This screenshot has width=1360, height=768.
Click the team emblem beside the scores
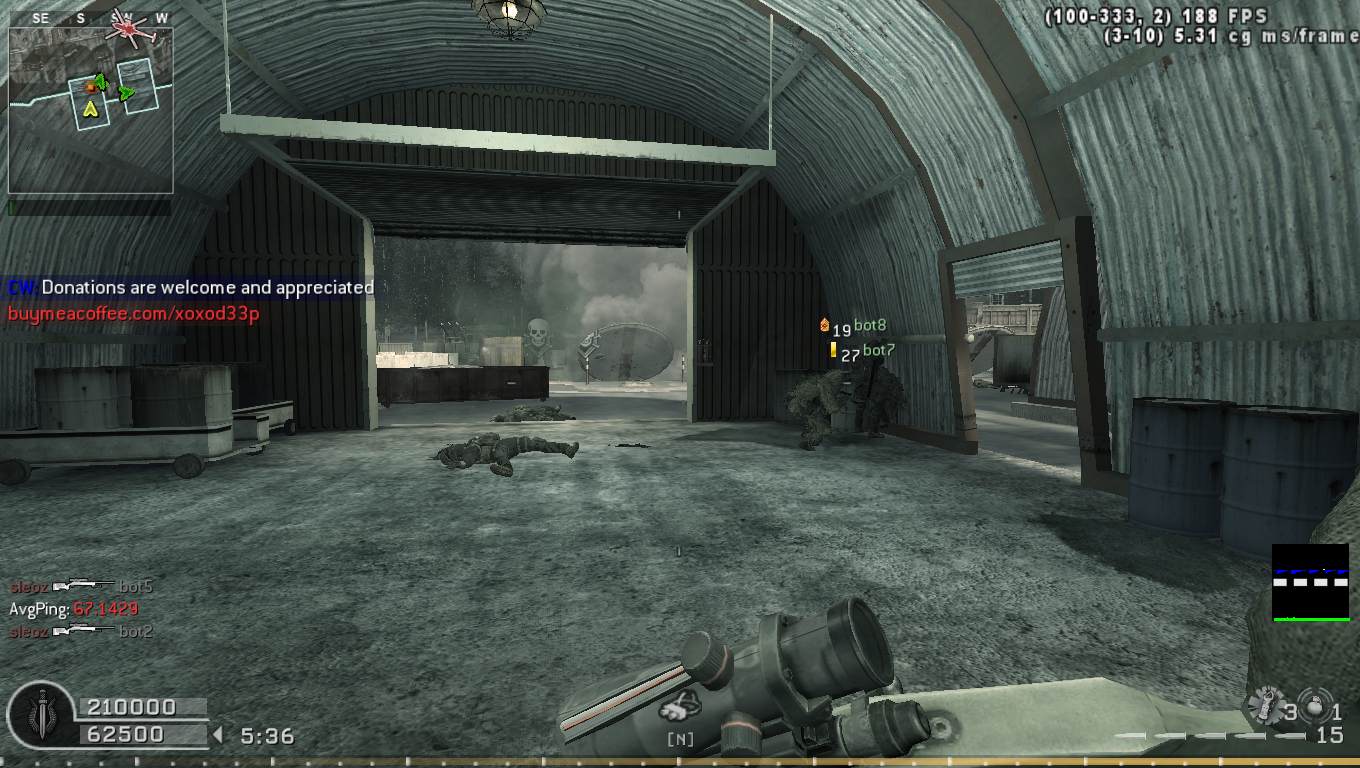tap(40, 718)
